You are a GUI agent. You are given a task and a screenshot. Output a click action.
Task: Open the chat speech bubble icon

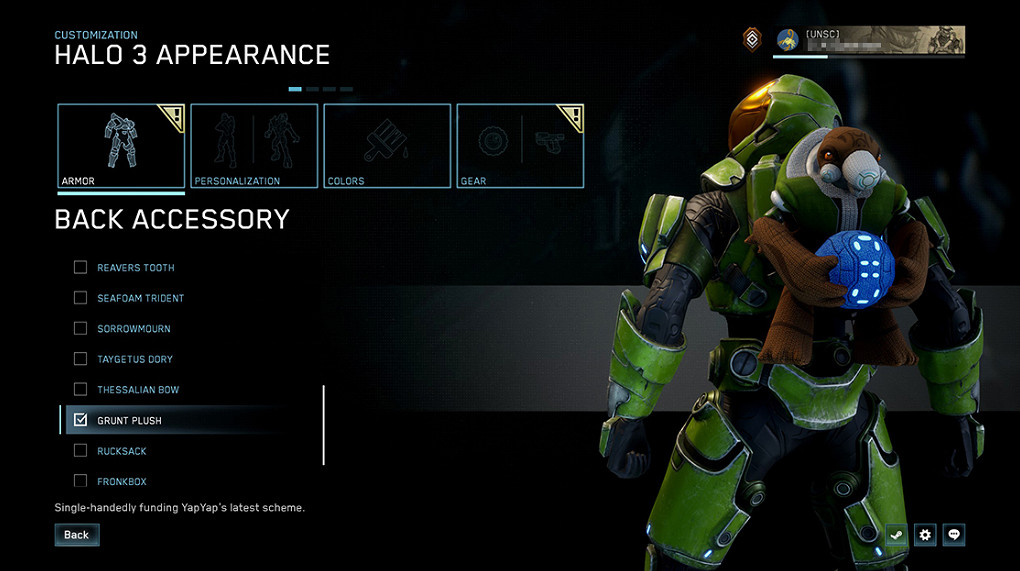tap(955, 535)
